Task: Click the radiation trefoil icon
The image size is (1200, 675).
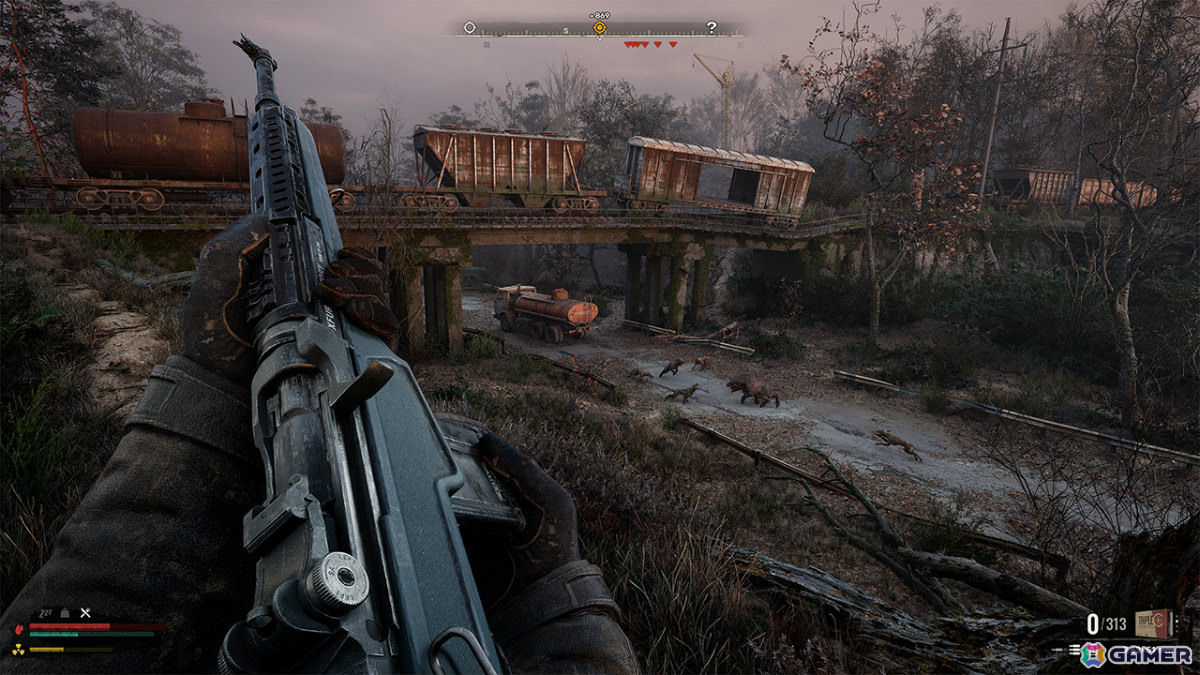Action: point(17,648)
